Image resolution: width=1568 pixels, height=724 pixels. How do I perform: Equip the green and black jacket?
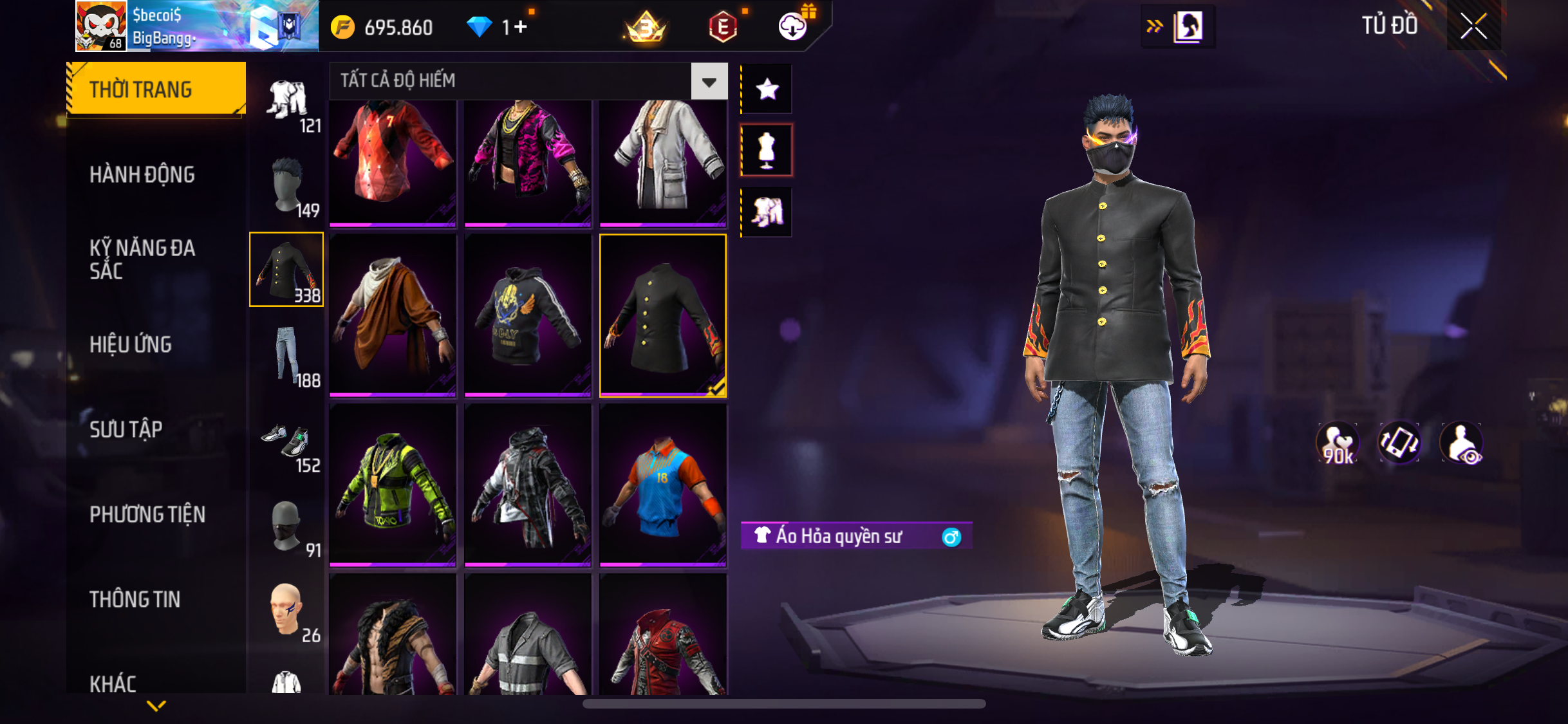click(393, 485)
